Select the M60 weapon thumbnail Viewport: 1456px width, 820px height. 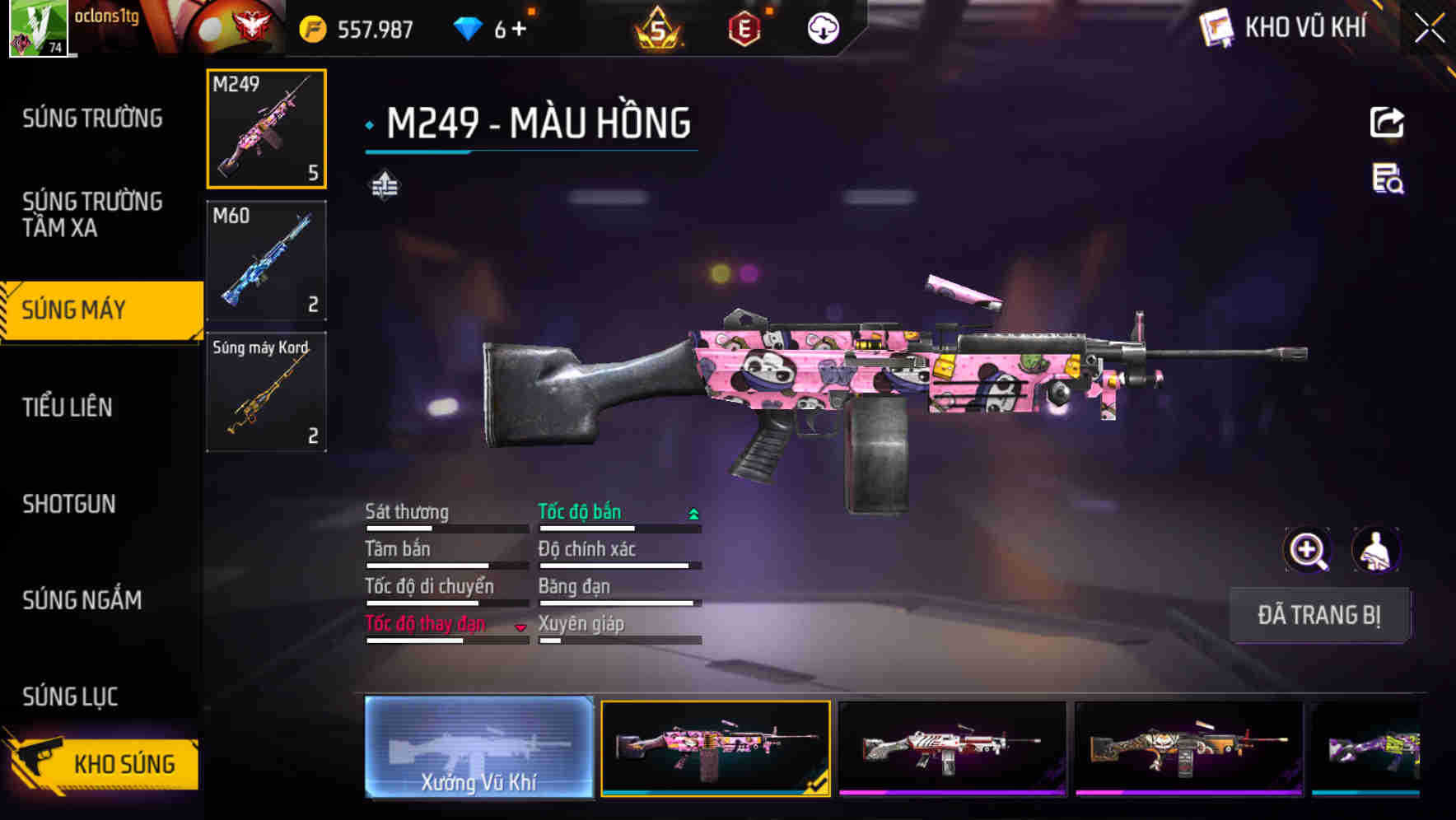(265, 262)
